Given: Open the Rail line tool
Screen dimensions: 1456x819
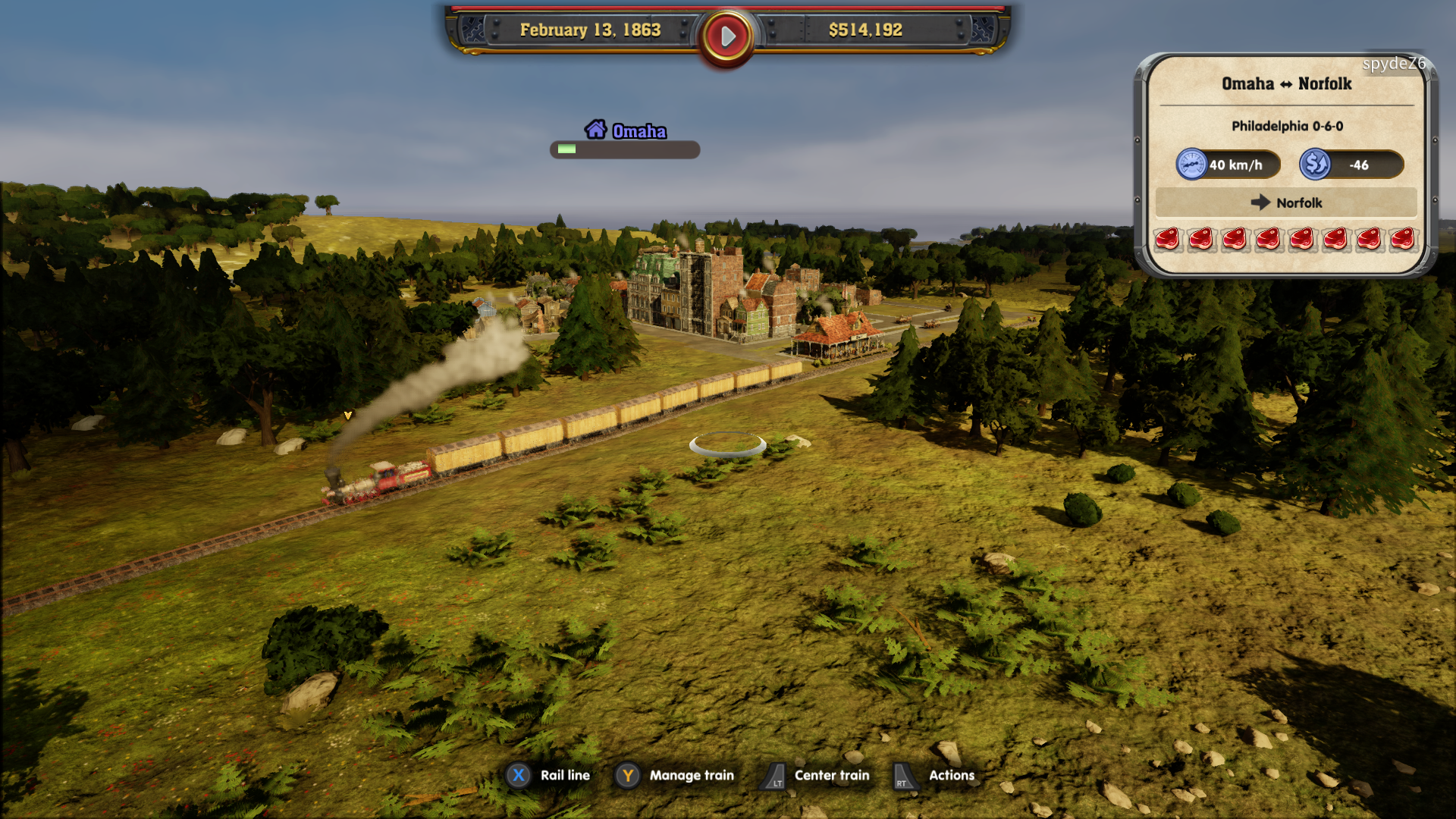Looking at the screenshot, I should [x=564, y=775].
